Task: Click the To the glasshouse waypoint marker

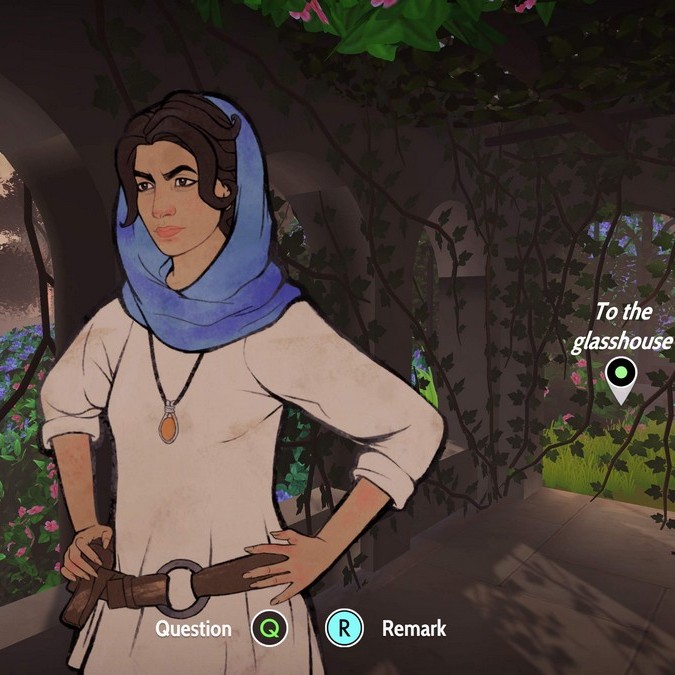Action: (621, 376)
